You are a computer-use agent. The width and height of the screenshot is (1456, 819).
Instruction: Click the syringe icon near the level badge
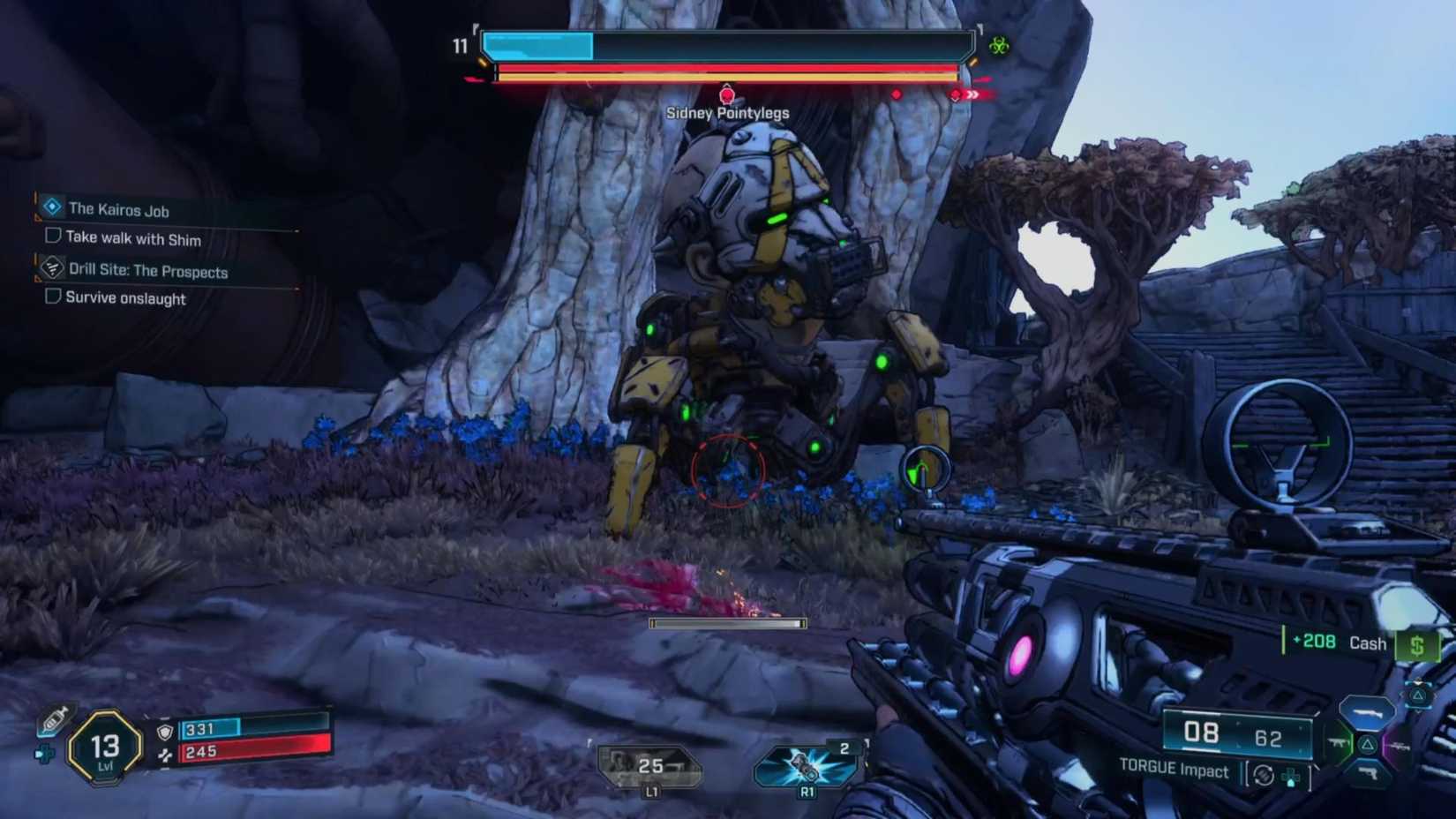click(55, 721)
